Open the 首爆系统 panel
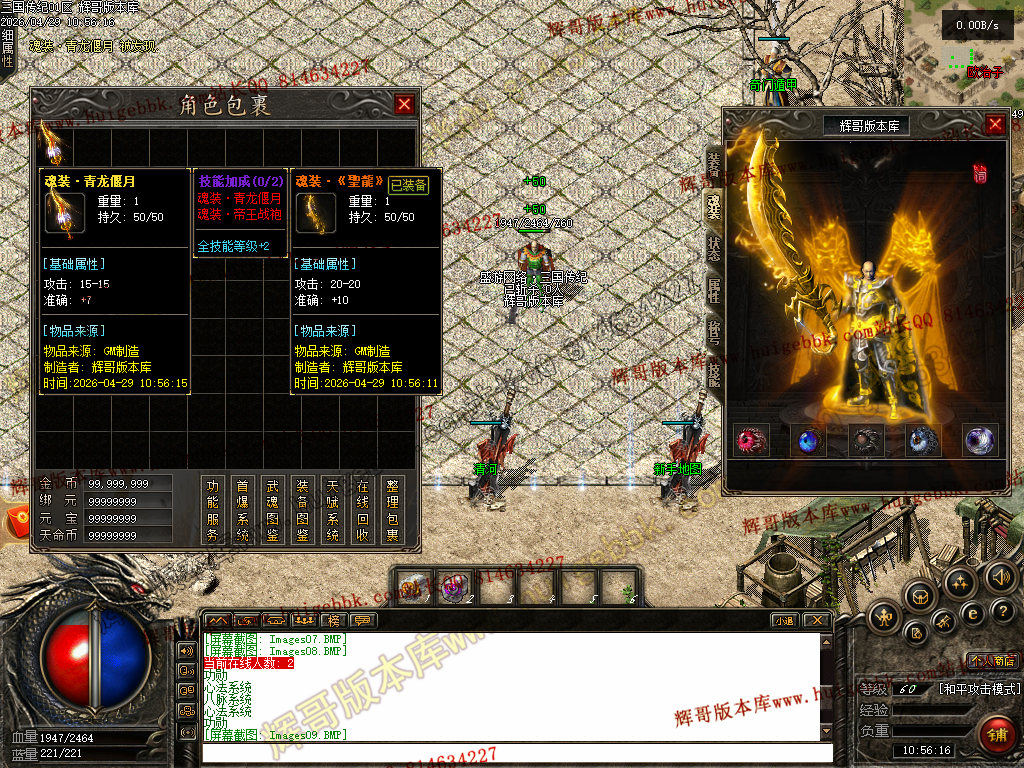Screen dimensions: 1024x768 pos(242,510)
